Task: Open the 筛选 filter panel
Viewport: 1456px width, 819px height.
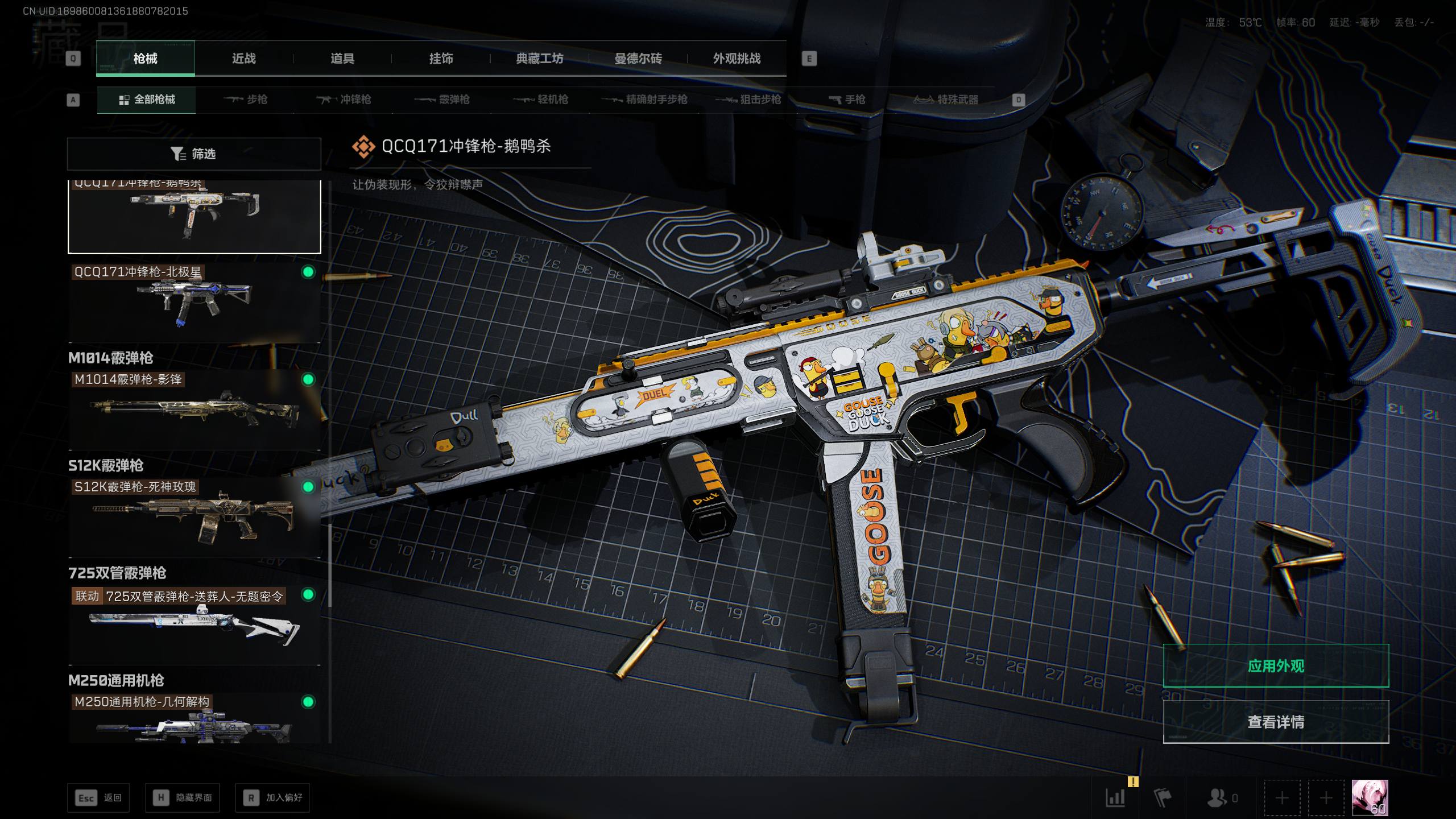Action: [x=194, y=154]
